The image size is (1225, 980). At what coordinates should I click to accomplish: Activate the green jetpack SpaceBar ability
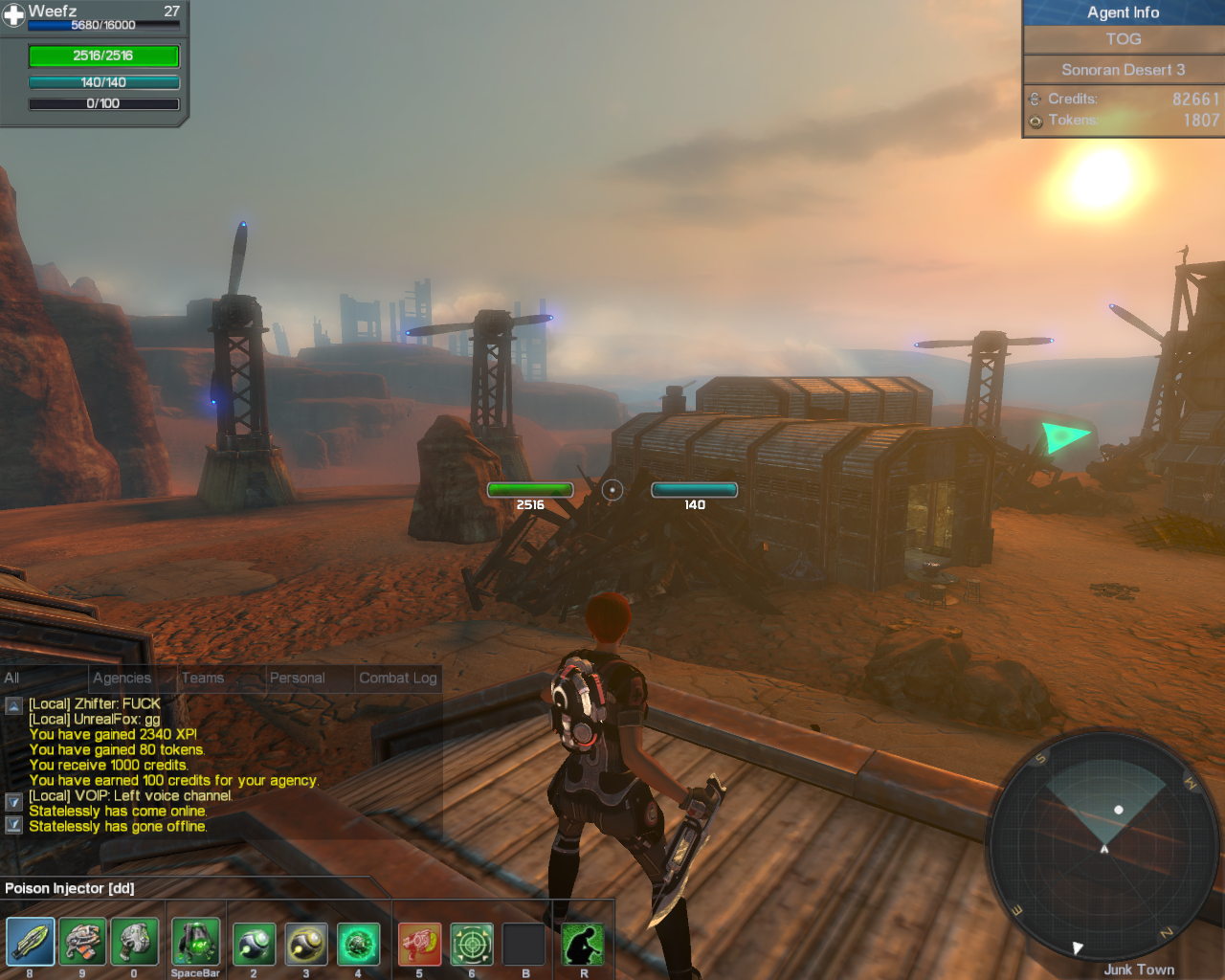(x=195, y=943)
